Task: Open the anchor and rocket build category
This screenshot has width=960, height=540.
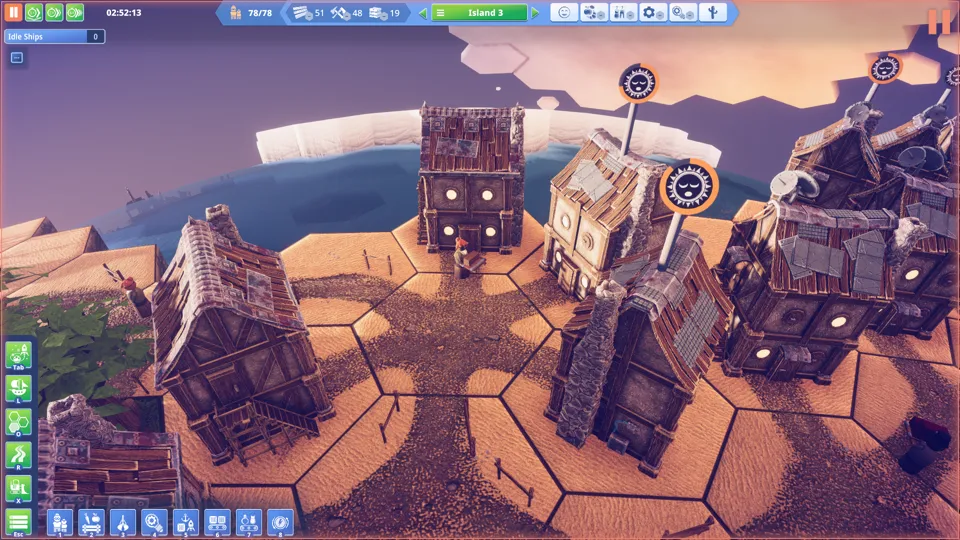Action: tap(185, 522)
